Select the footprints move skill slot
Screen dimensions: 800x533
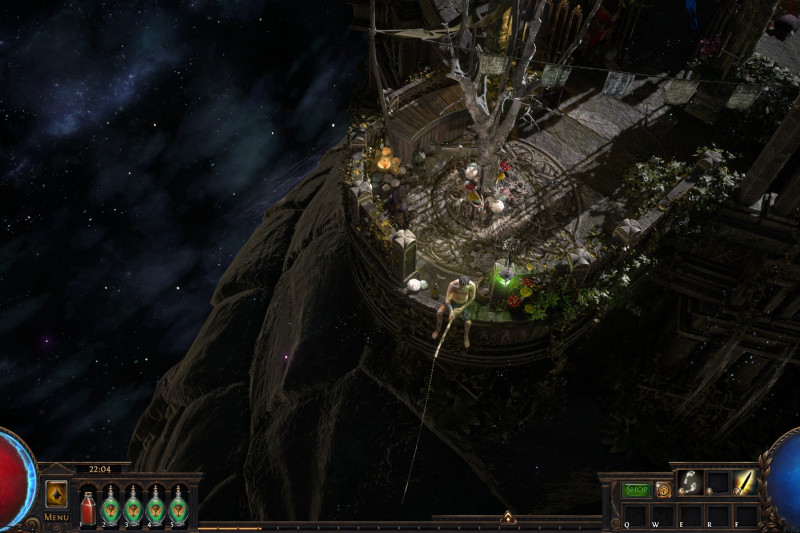[689, 482]
